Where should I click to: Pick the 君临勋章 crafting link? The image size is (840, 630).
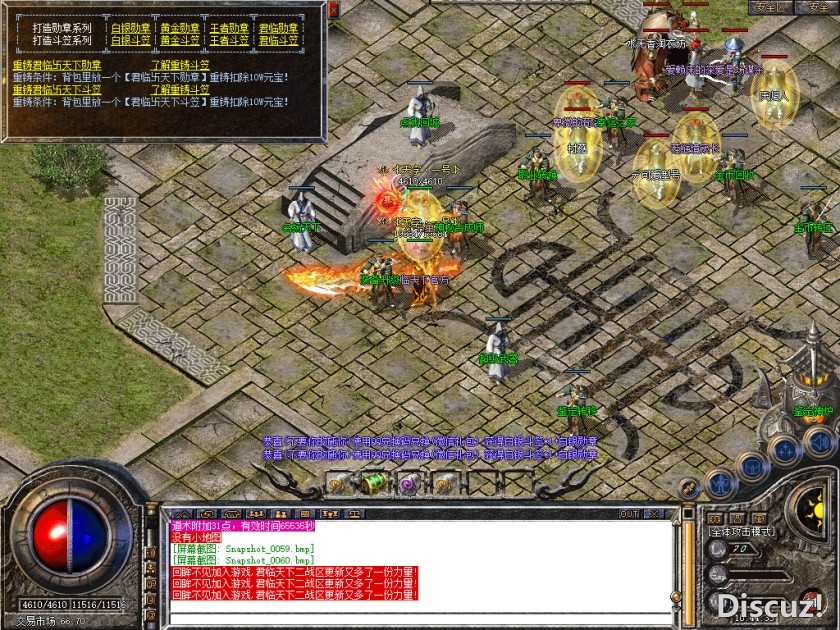coord(278,28)
